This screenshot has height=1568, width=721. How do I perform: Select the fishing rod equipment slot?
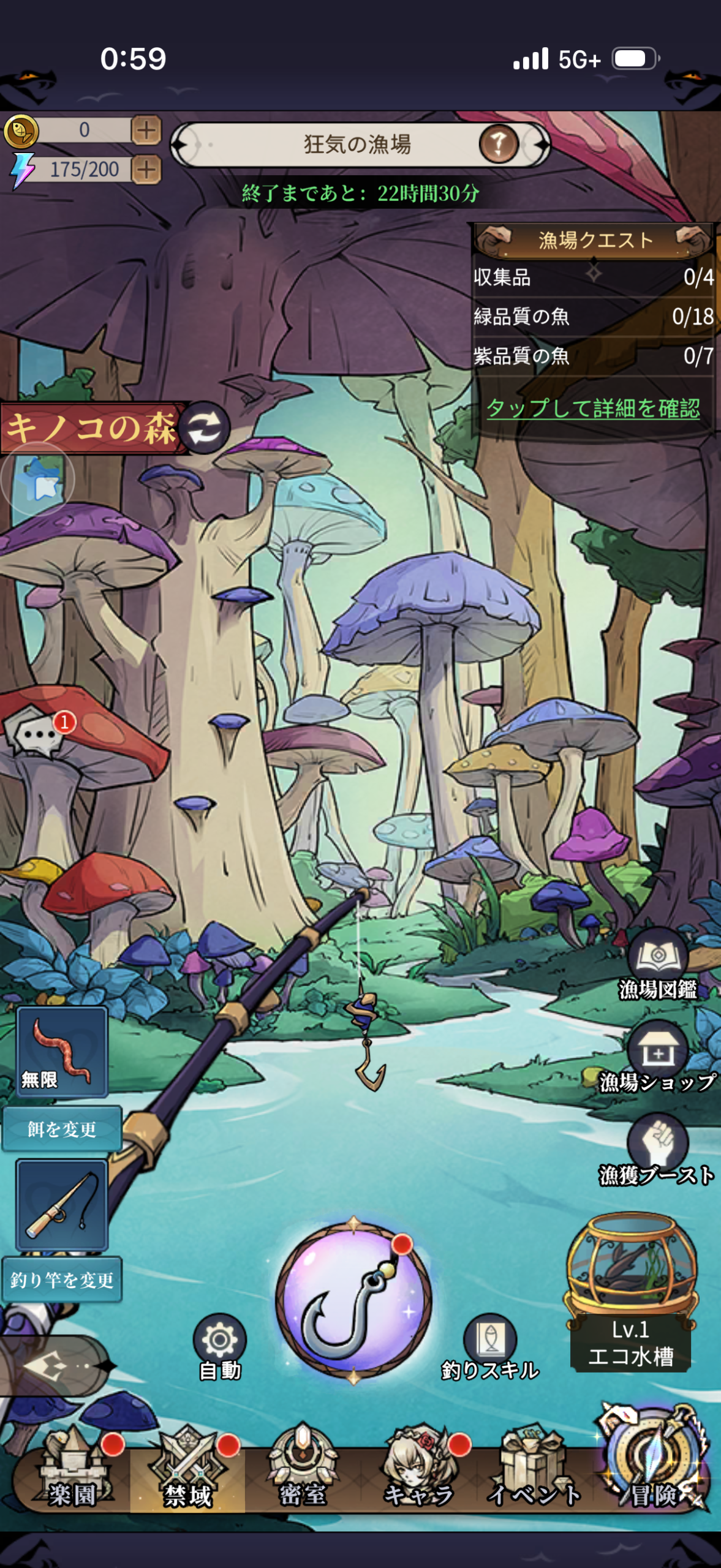[62, 1205]
